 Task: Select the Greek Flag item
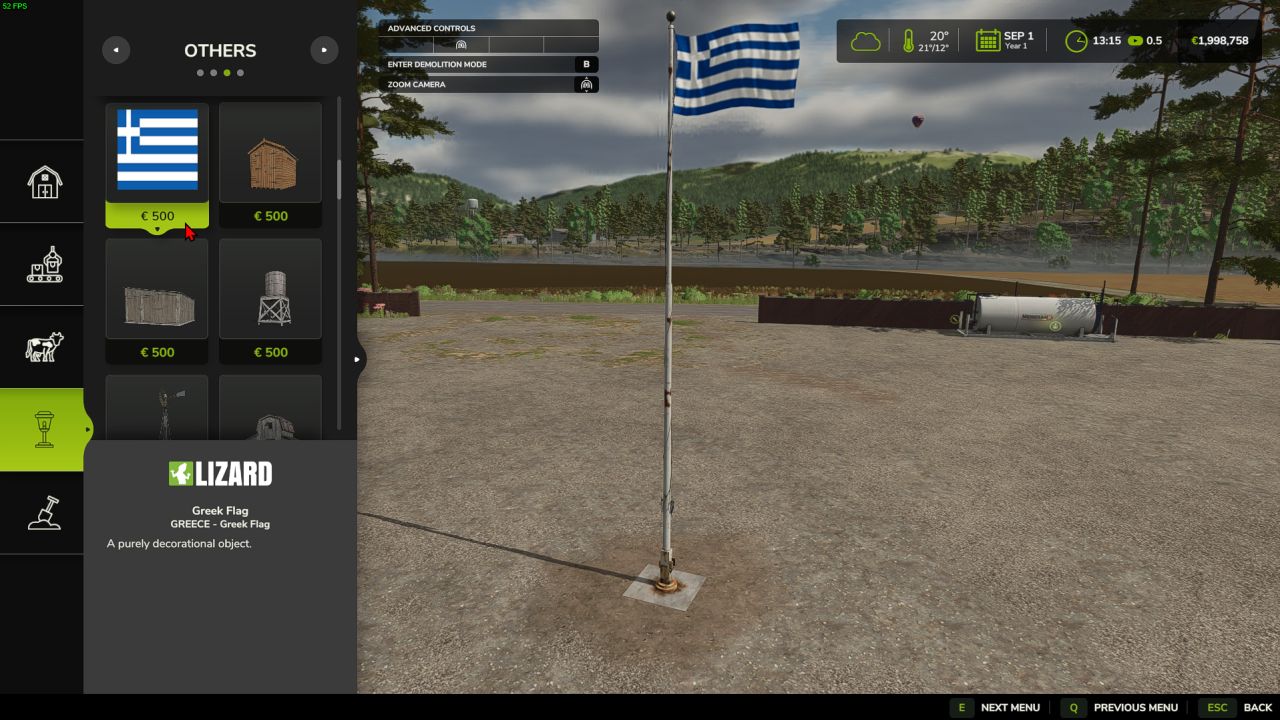click(157, 152)
